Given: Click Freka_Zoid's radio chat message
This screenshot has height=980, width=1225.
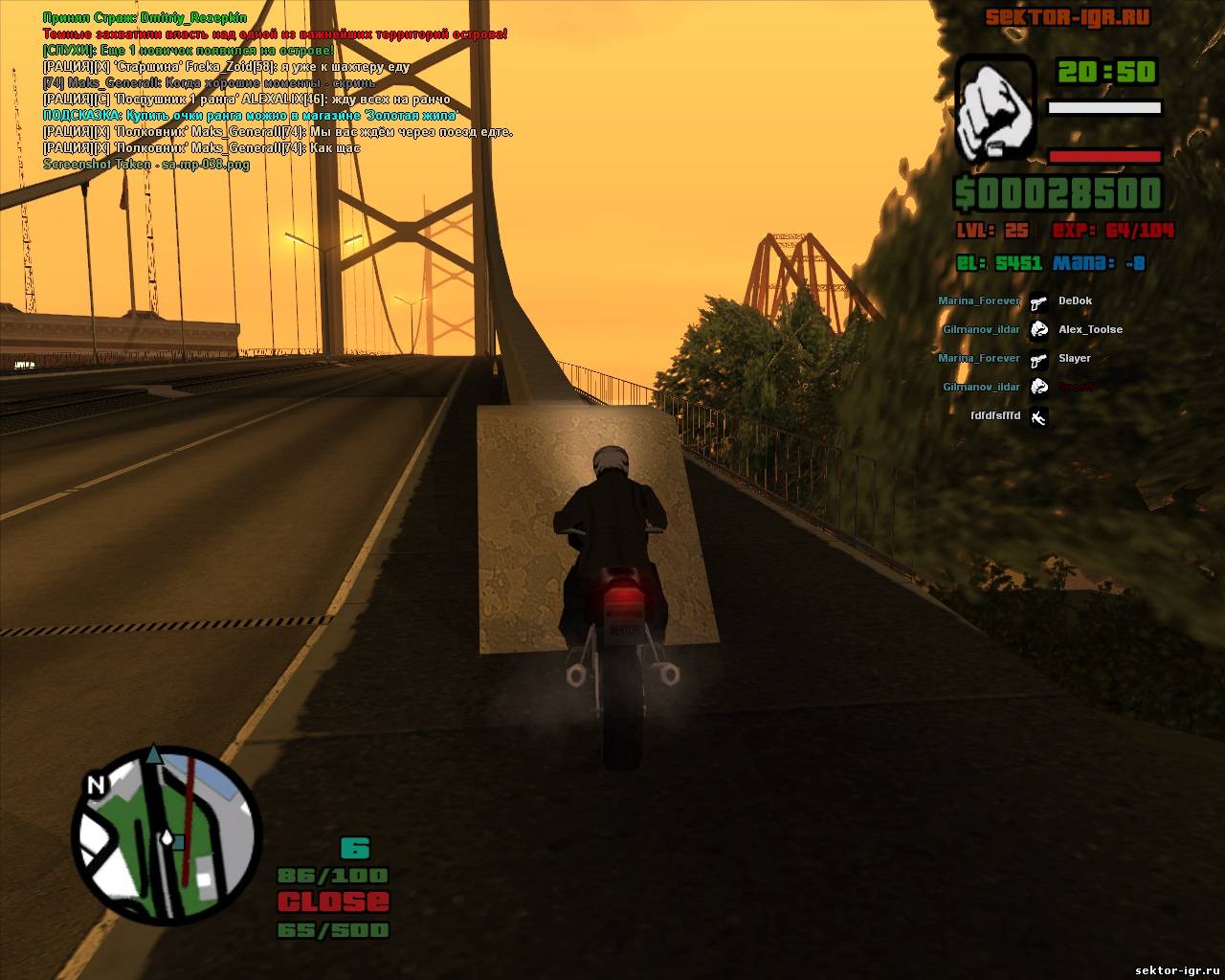Looking at the screenshot, I should tap(227, 67).
